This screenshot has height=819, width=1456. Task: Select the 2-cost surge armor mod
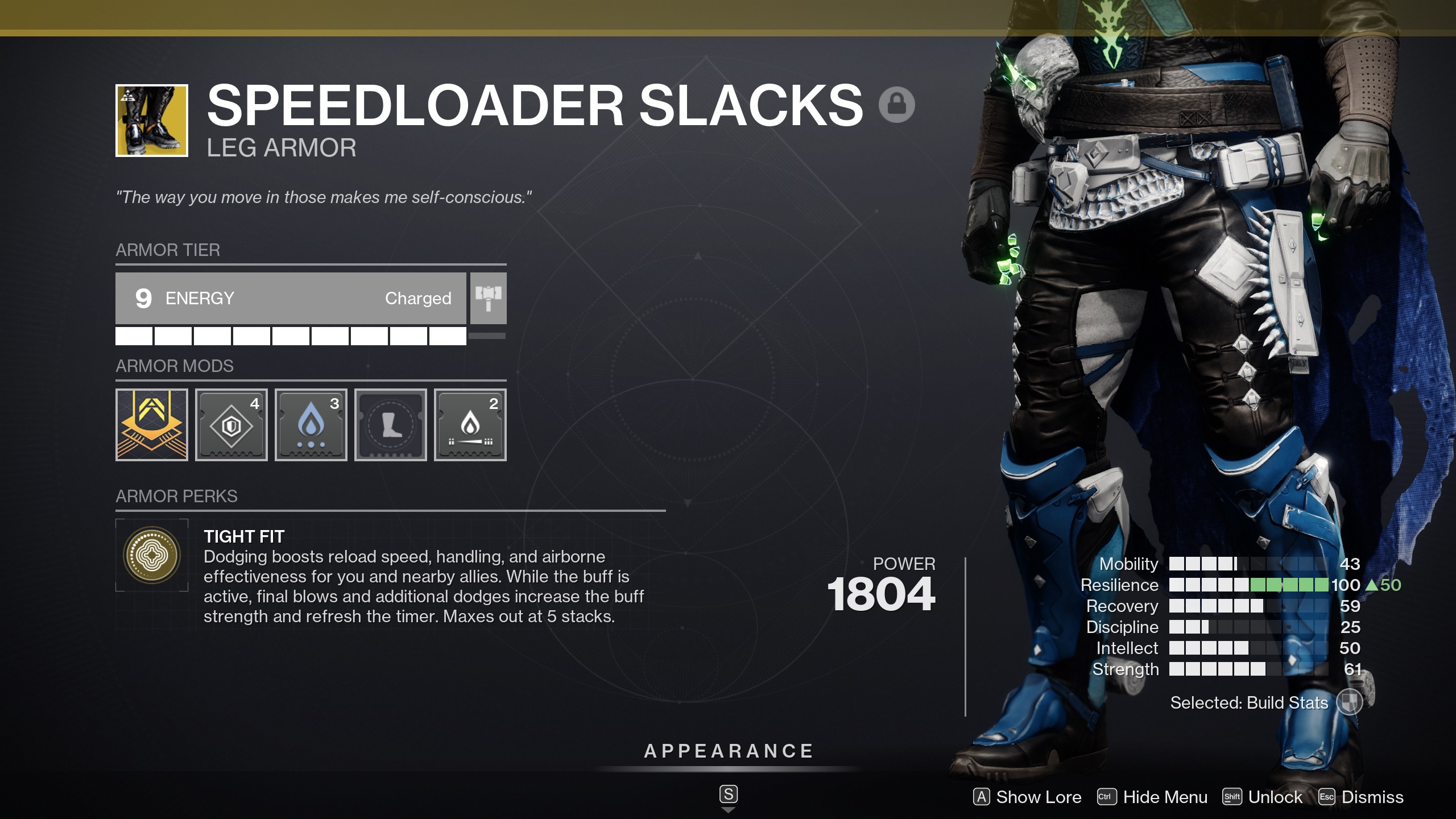coord(470,424)
